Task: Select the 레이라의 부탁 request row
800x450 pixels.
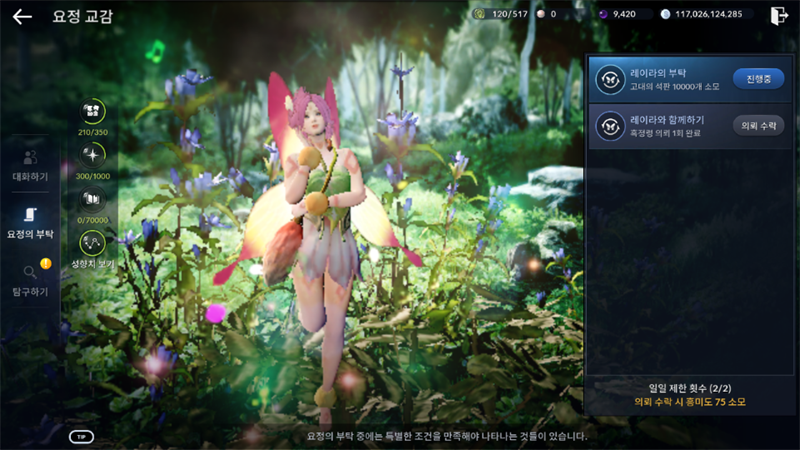Action: coord(660,78)
